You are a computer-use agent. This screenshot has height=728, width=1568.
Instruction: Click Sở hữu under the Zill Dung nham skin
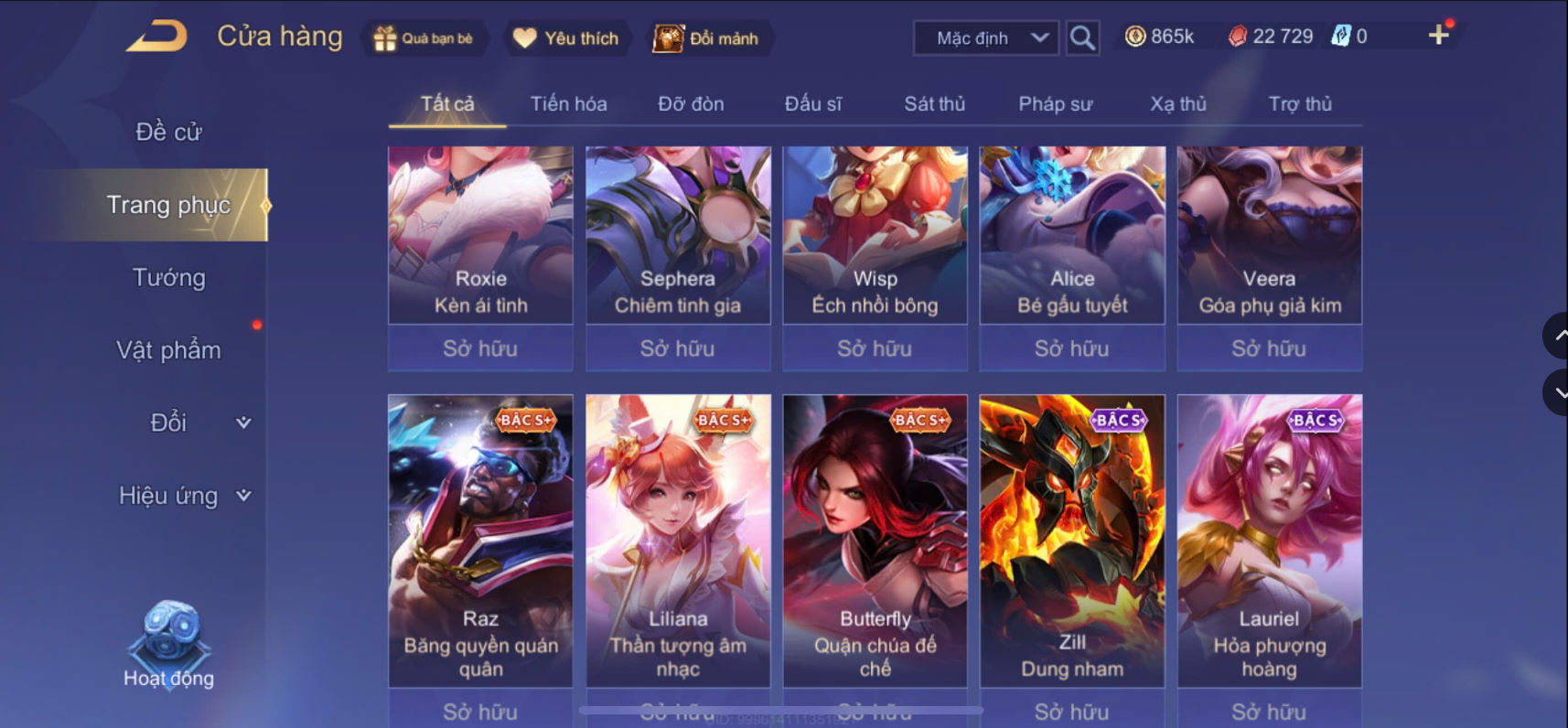(x=1072, y=711)
